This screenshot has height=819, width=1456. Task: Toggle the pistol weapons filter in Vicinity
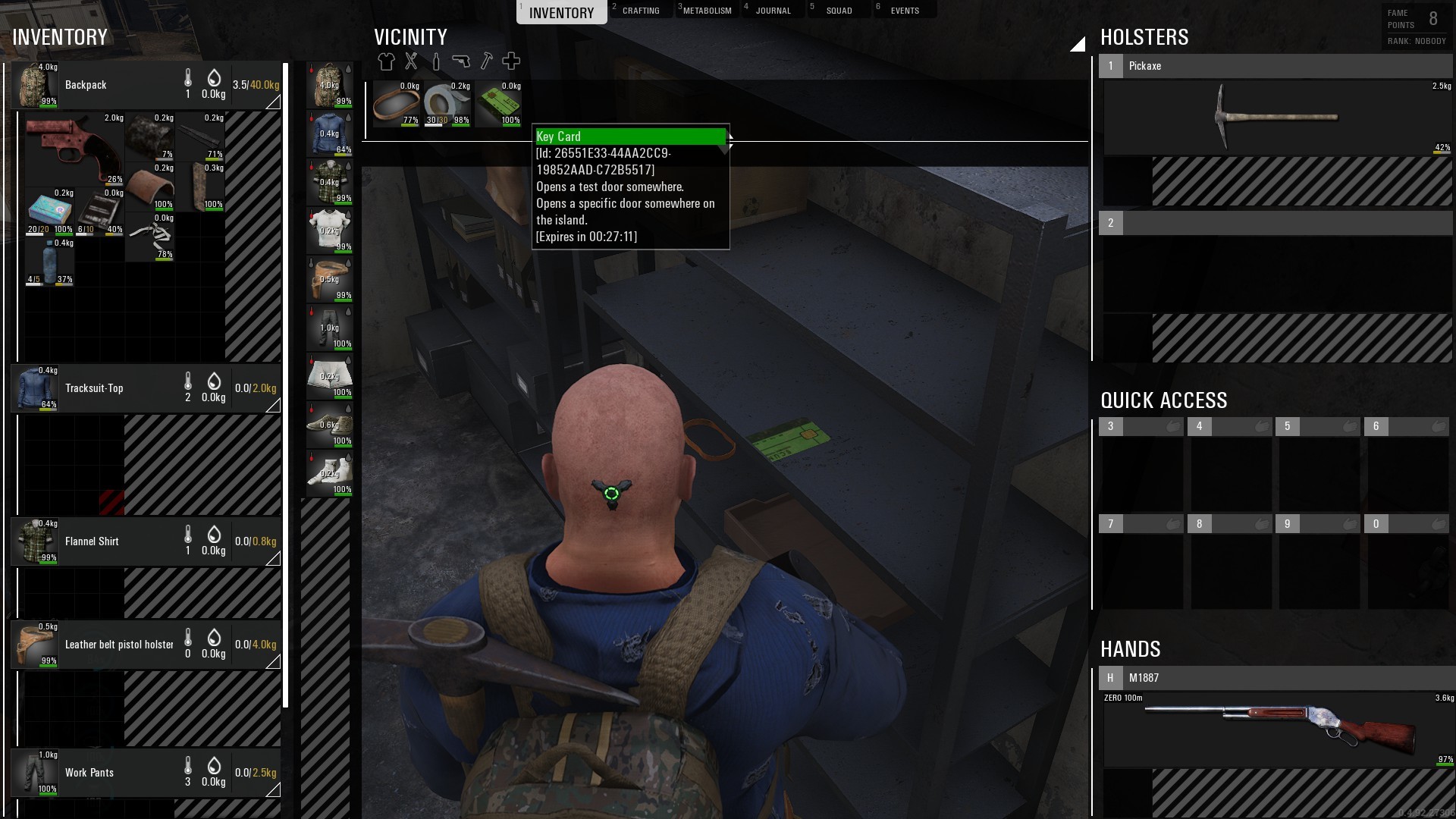click(461, 61)
